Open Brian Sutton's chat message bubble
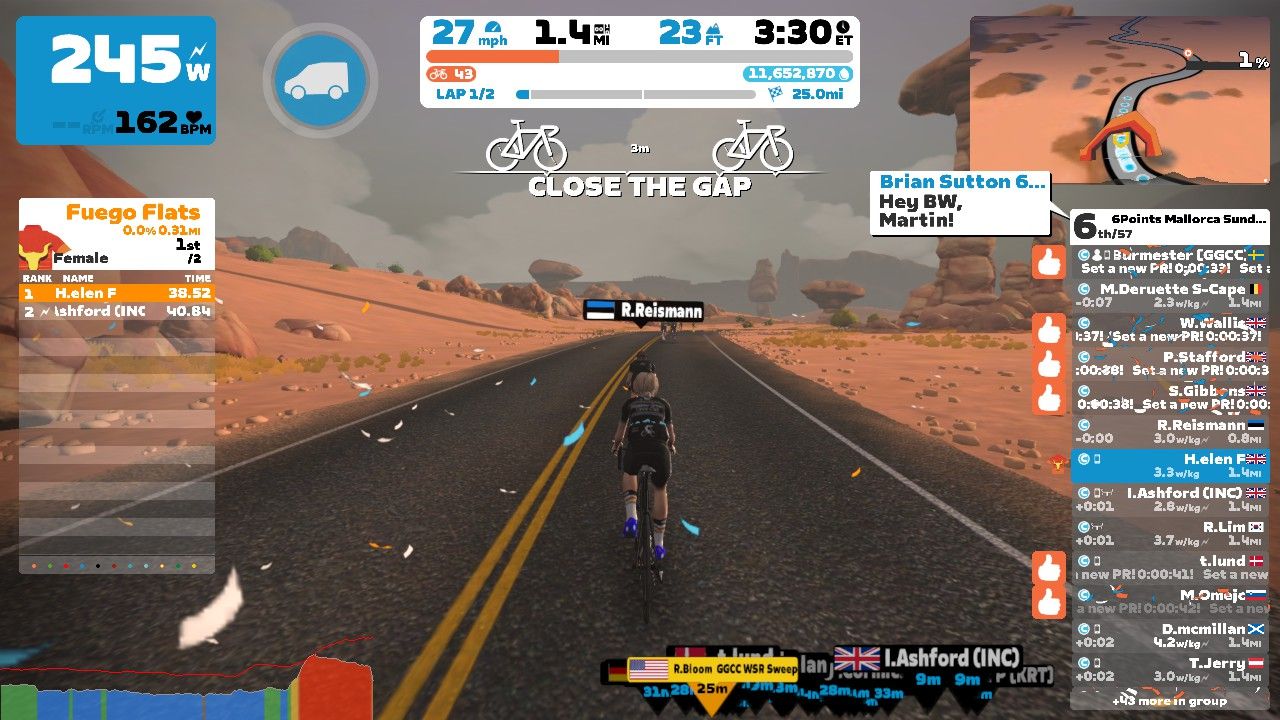 coord(961,202)
